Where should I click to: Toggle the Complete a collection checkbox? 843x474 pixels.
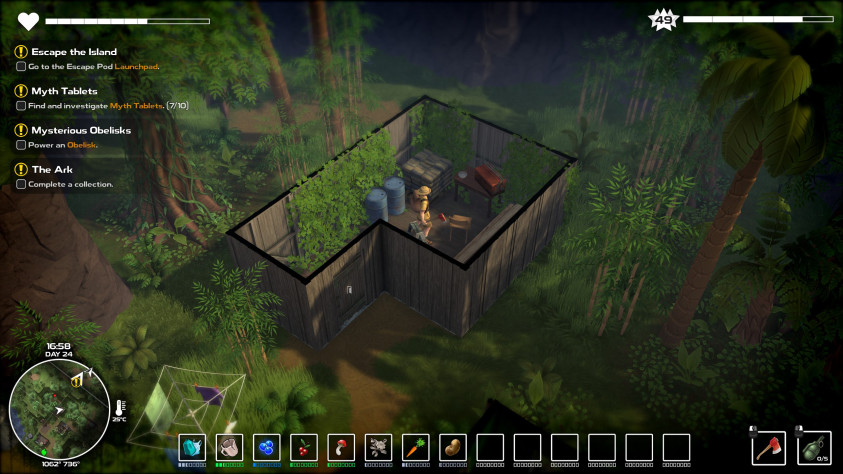pos(21,183)
